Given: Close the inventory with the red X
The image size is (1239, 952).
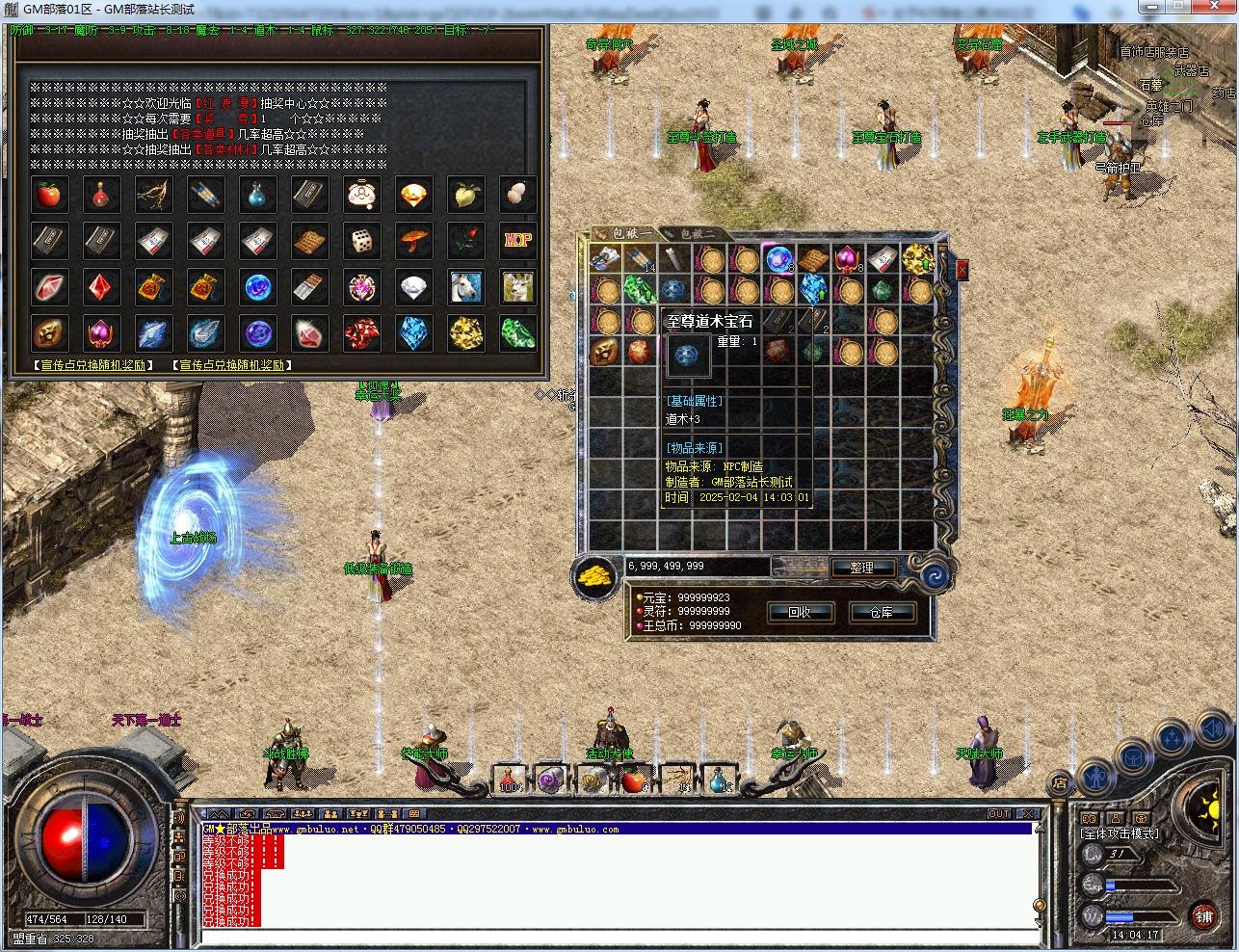Looking at the screenshot, I should point(962,271).
